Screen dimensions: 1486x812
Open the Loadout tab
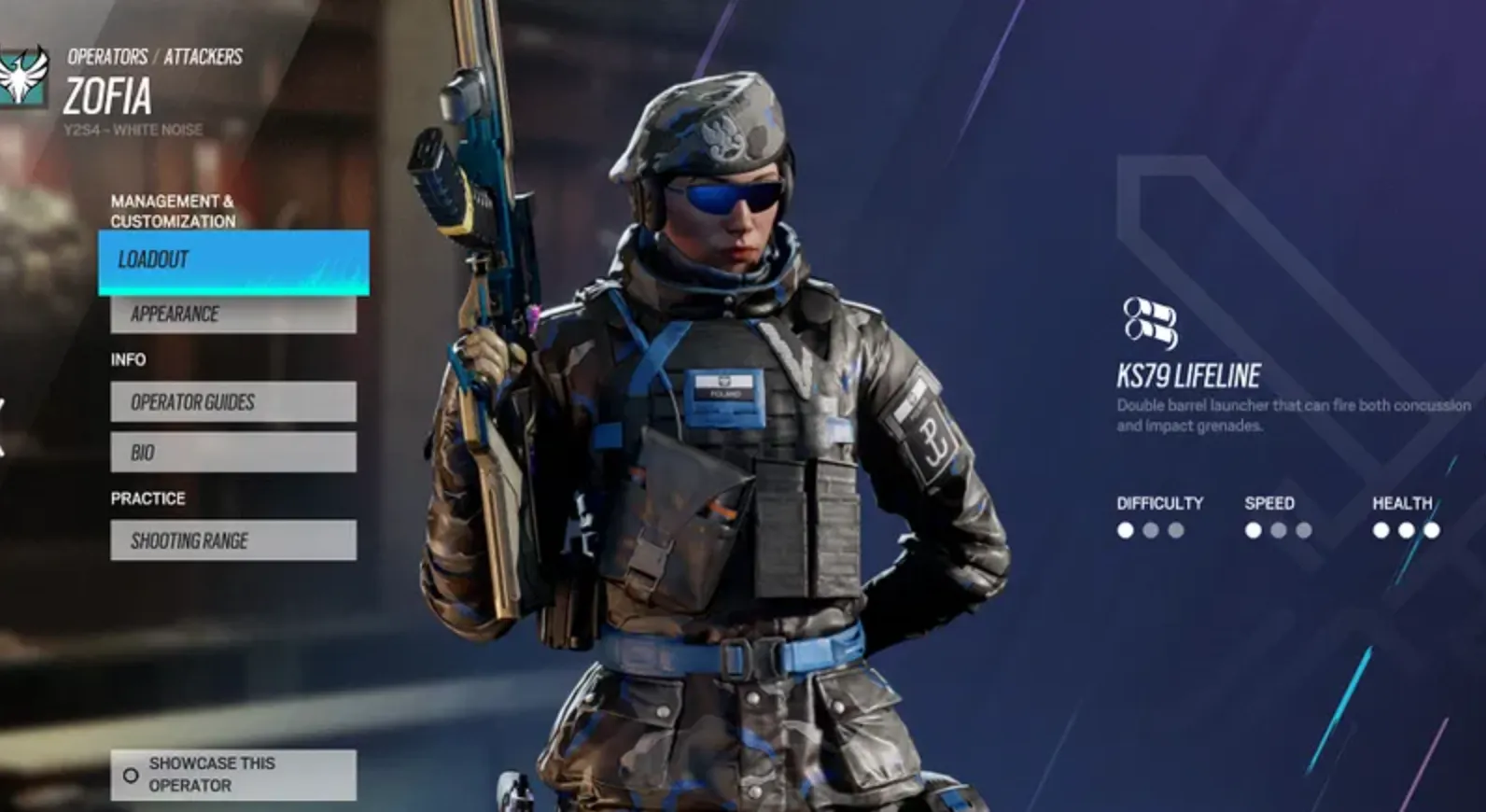click(232, 261)
